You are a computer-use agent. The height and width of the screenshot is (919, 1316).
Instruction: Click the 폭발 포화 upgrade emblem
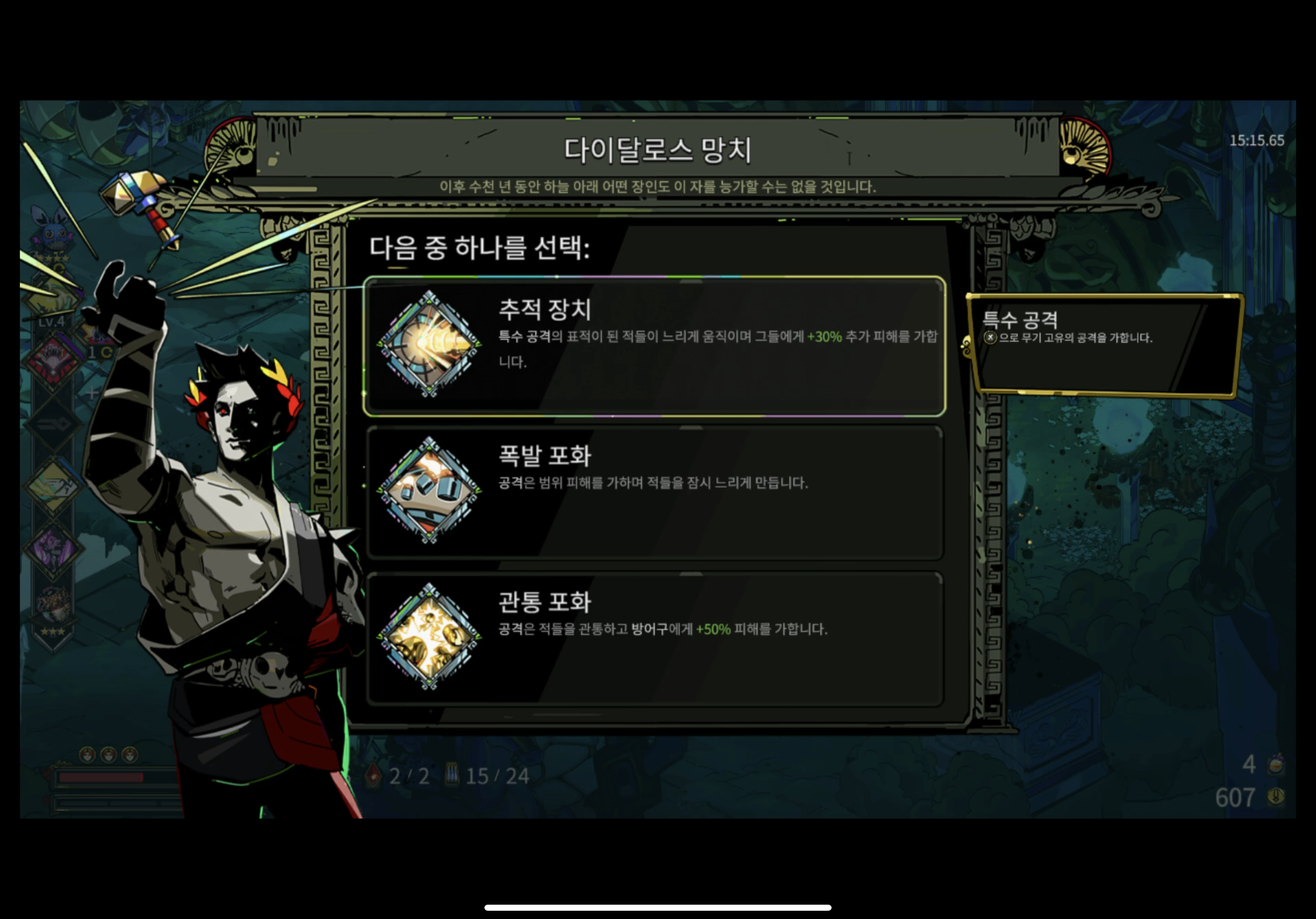[x=430, y=490]
